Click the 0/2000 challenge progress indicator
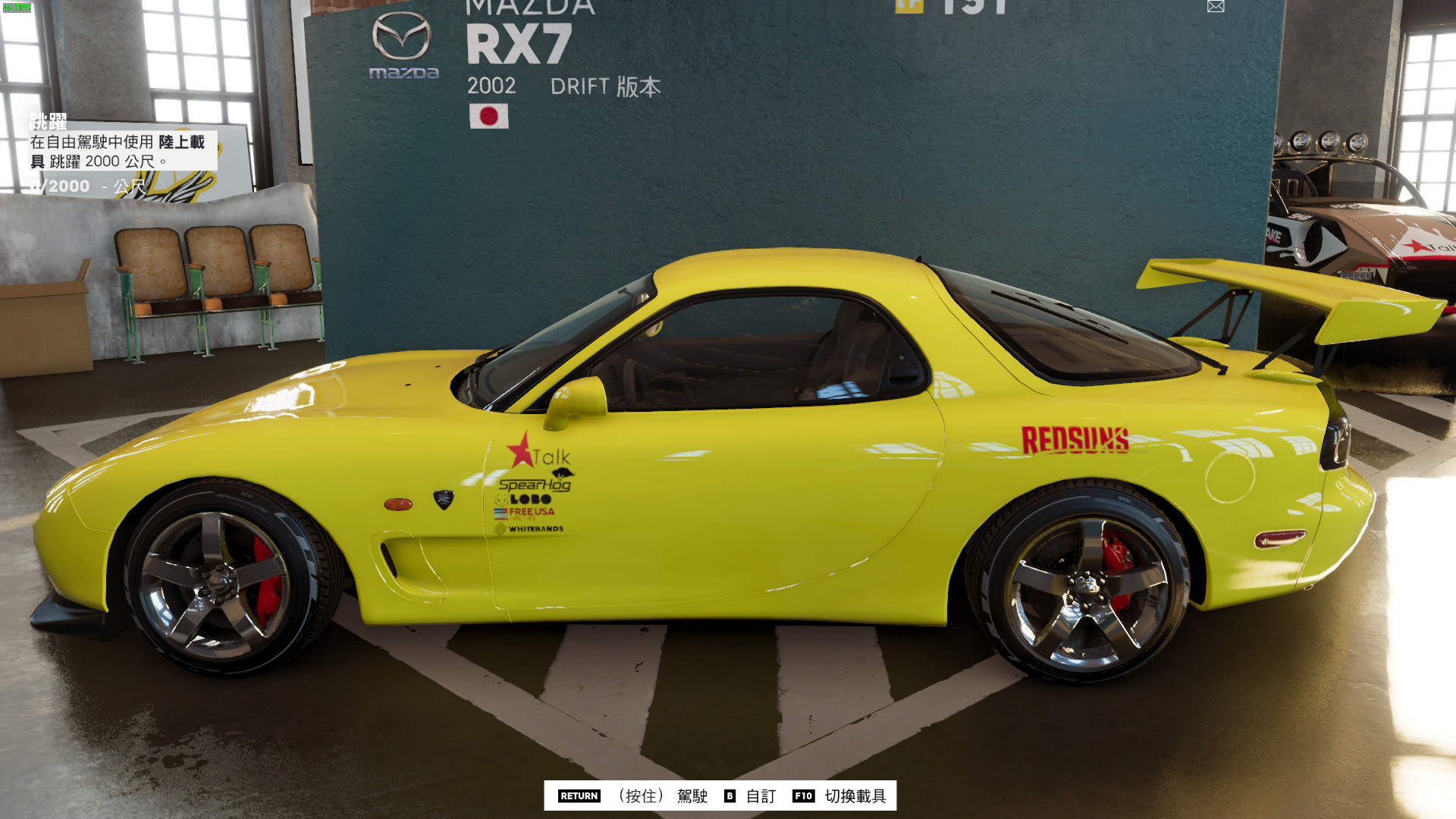The image size is (1456, 819). coord(55,186)
